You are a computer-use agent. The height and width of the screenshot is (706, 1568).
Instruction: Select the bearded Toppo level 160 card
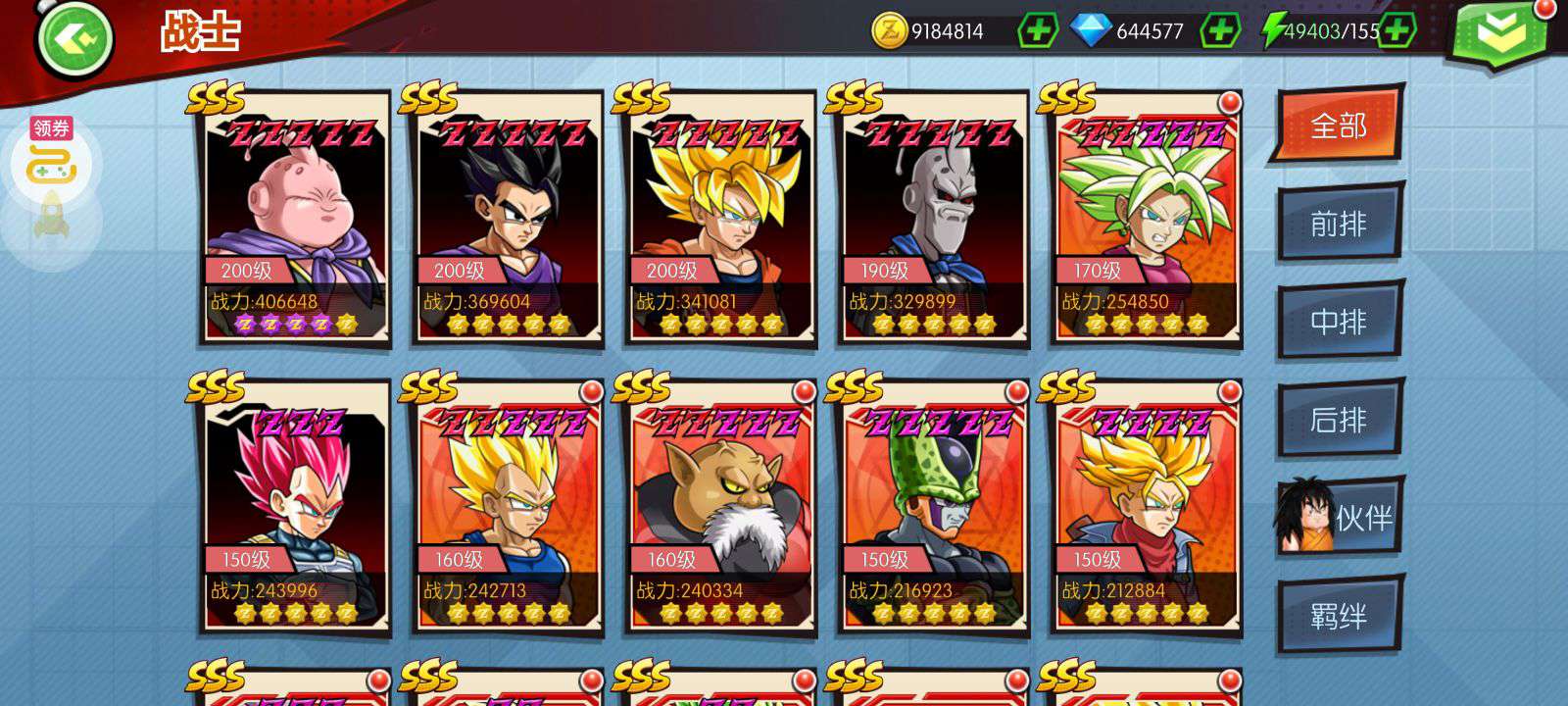point(719,507)
